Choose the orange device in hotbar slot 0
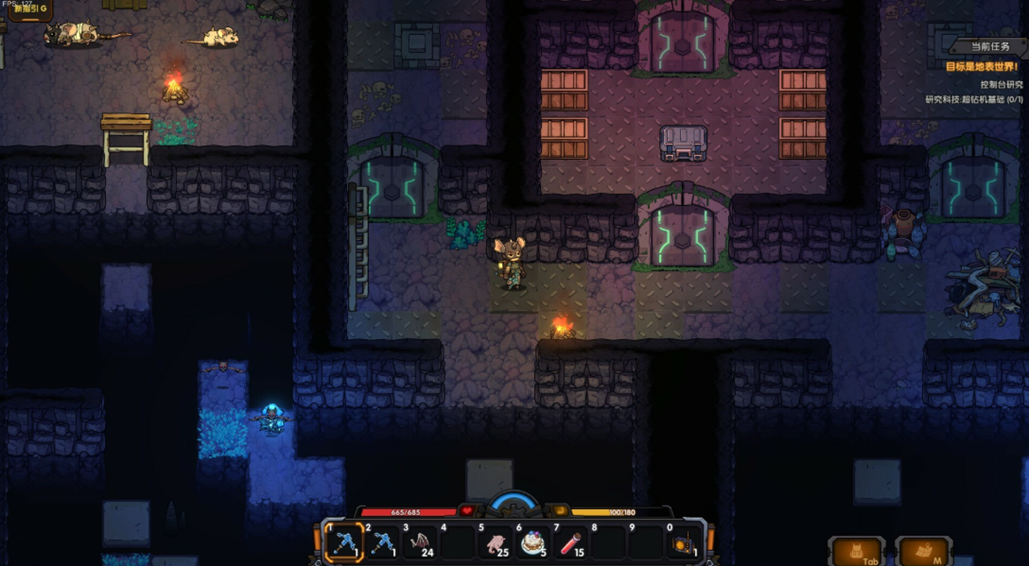Image resolution: width=1029 pixels, height=566 pixels. point(684,544)
